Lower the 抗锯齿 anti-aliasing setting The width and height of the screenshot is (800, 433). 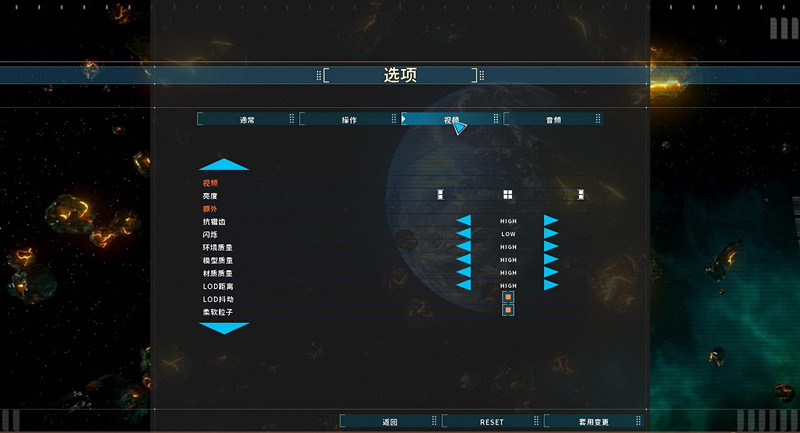point(464,221)
